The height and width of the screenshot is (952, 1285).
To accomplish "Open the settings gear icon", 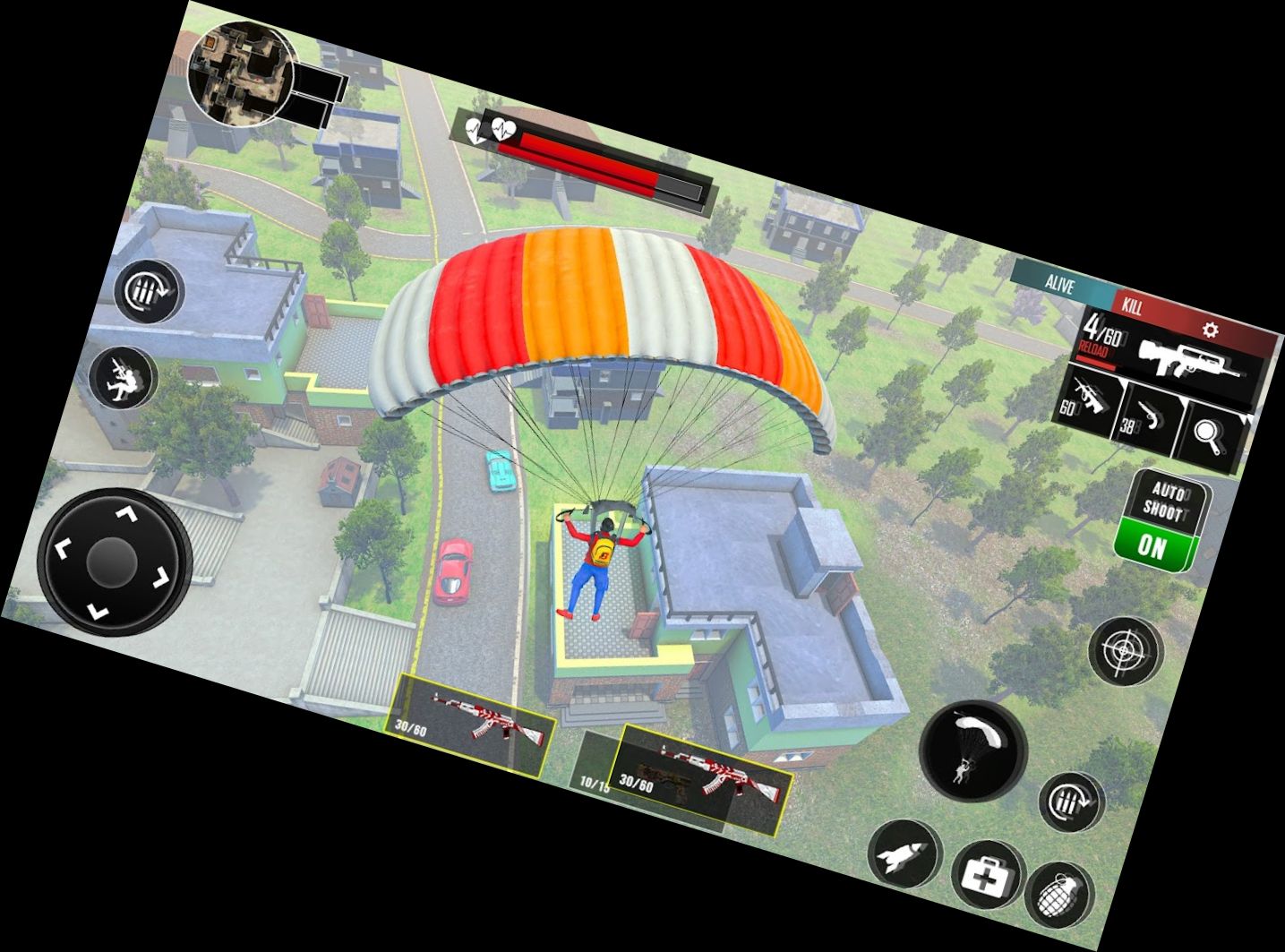I will pyautogui.click(x=1210, y=330).
